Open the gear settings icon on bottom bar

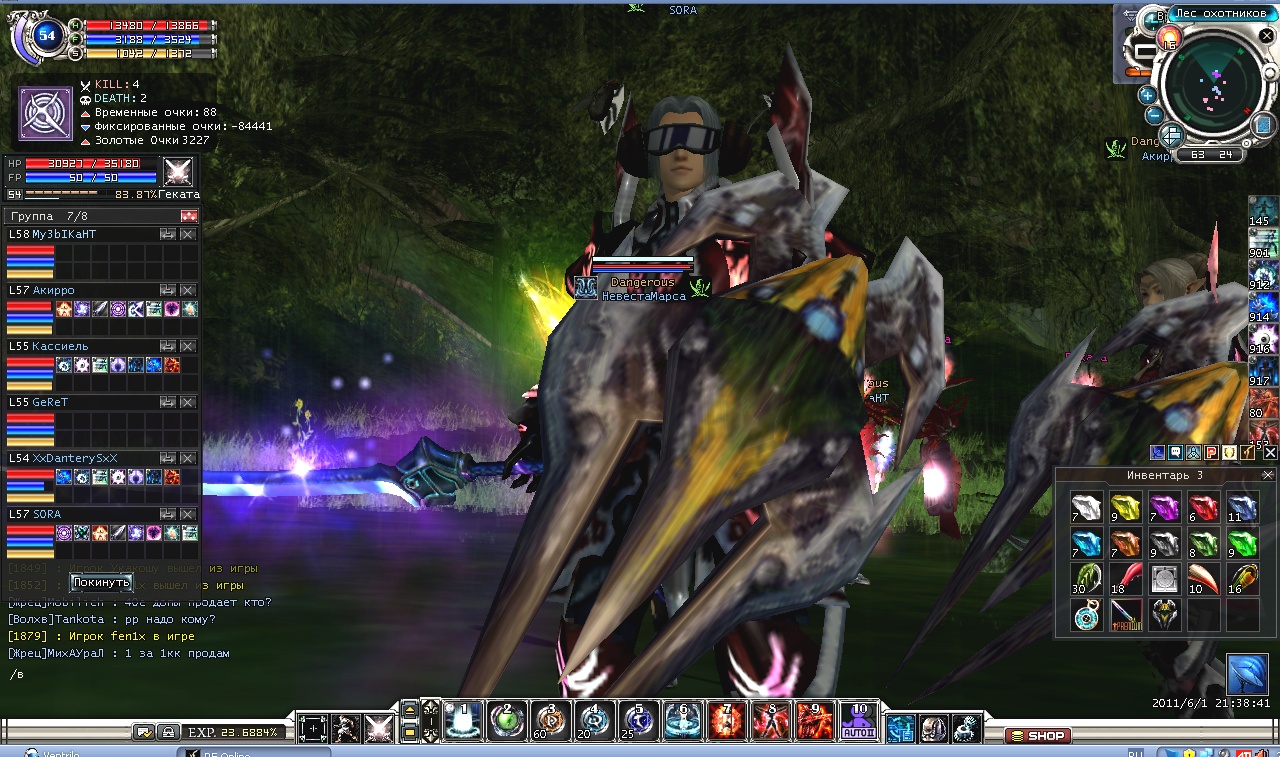[x=966, y=728]
